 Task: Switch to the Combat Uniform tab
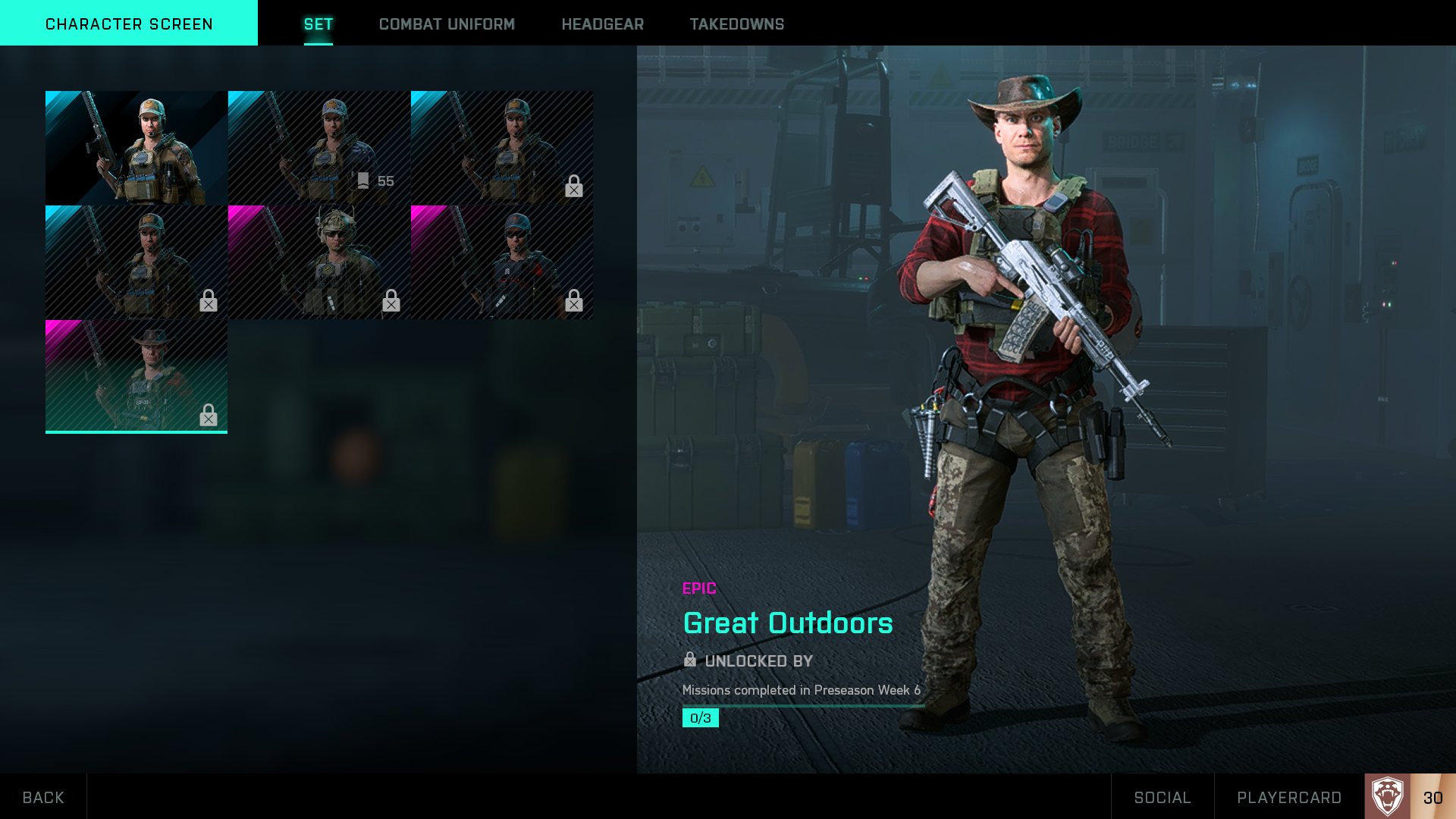coord(447,24)
